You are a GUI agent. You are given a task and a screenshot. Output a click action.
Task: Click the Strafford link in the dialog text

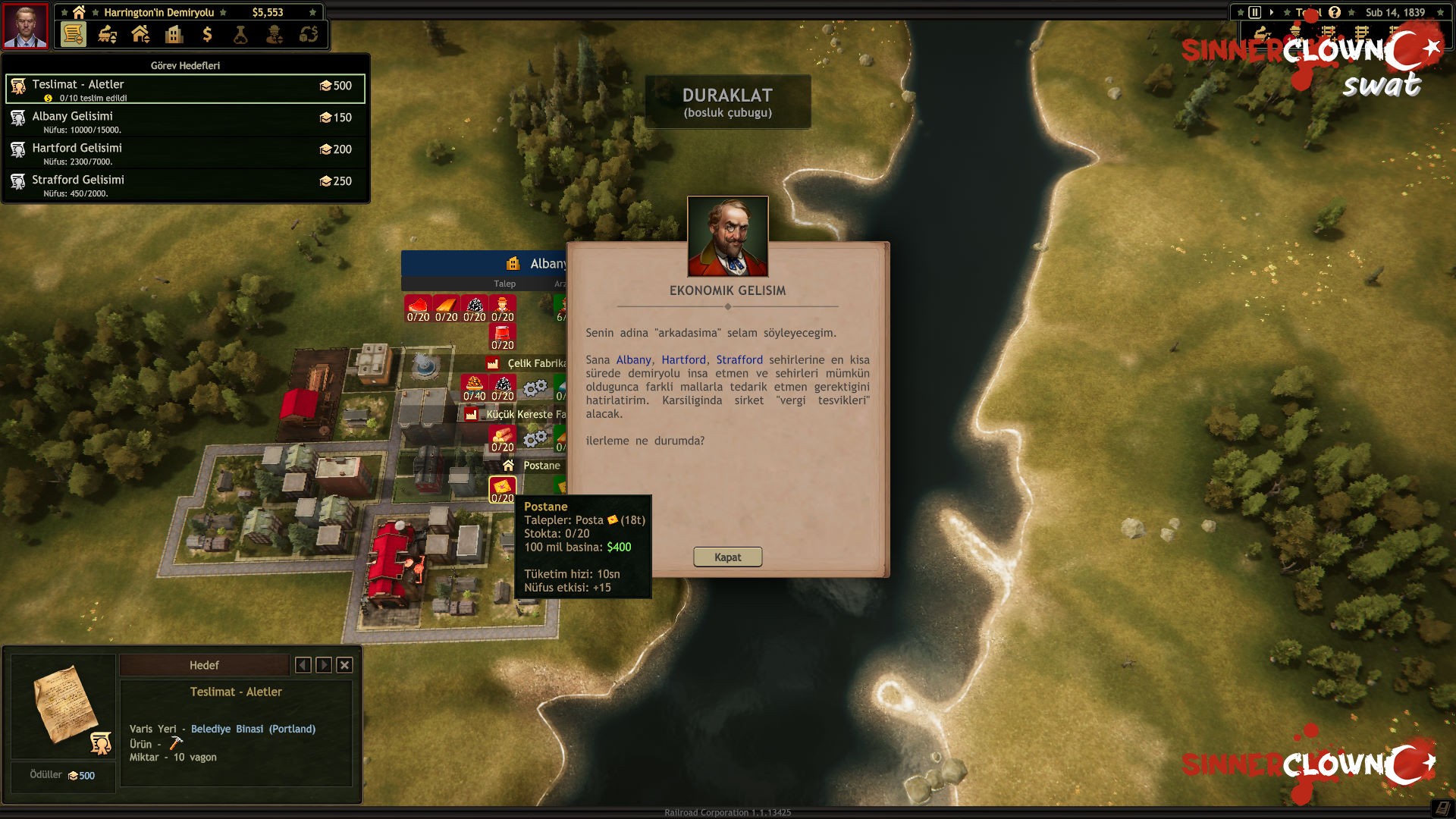point(739,360)
